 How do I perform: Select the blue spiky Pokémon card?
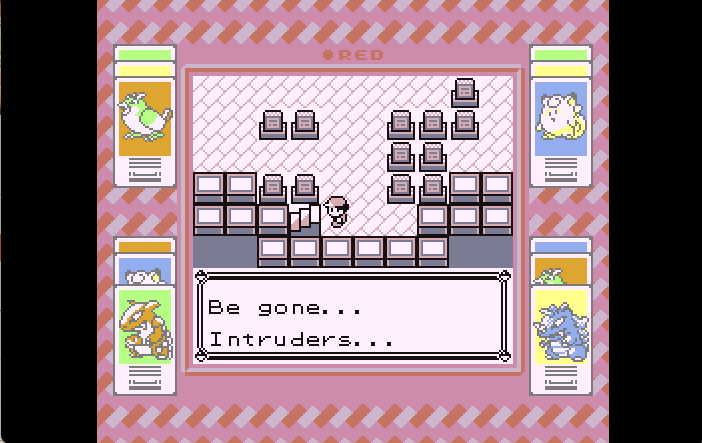[560, 327]
